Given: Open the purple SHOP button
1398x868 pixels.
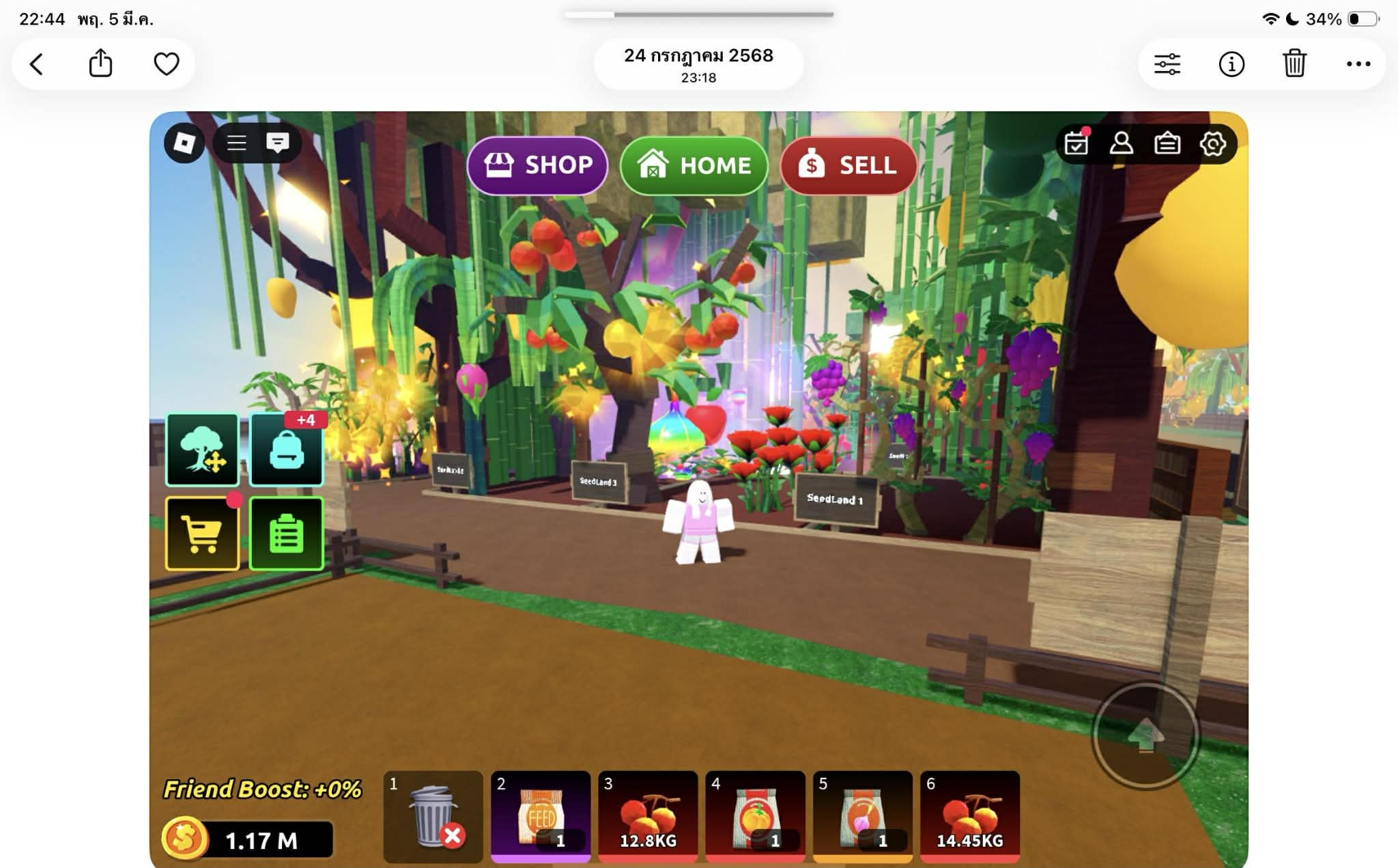Looking at the screenshot, I should [x=537, y=165].
